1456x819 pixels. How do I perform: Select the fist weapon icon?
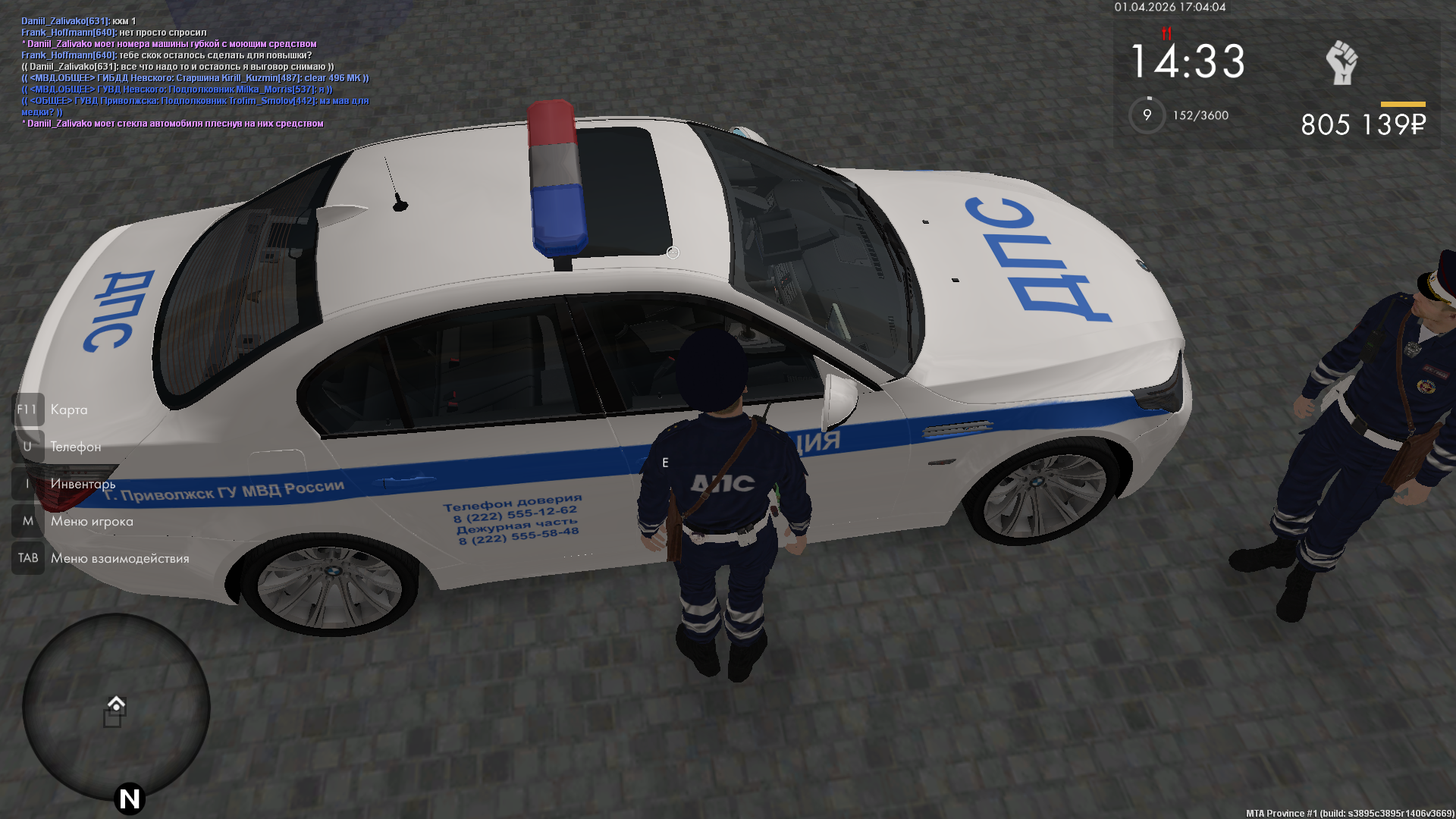click(x=1341, y=62)
